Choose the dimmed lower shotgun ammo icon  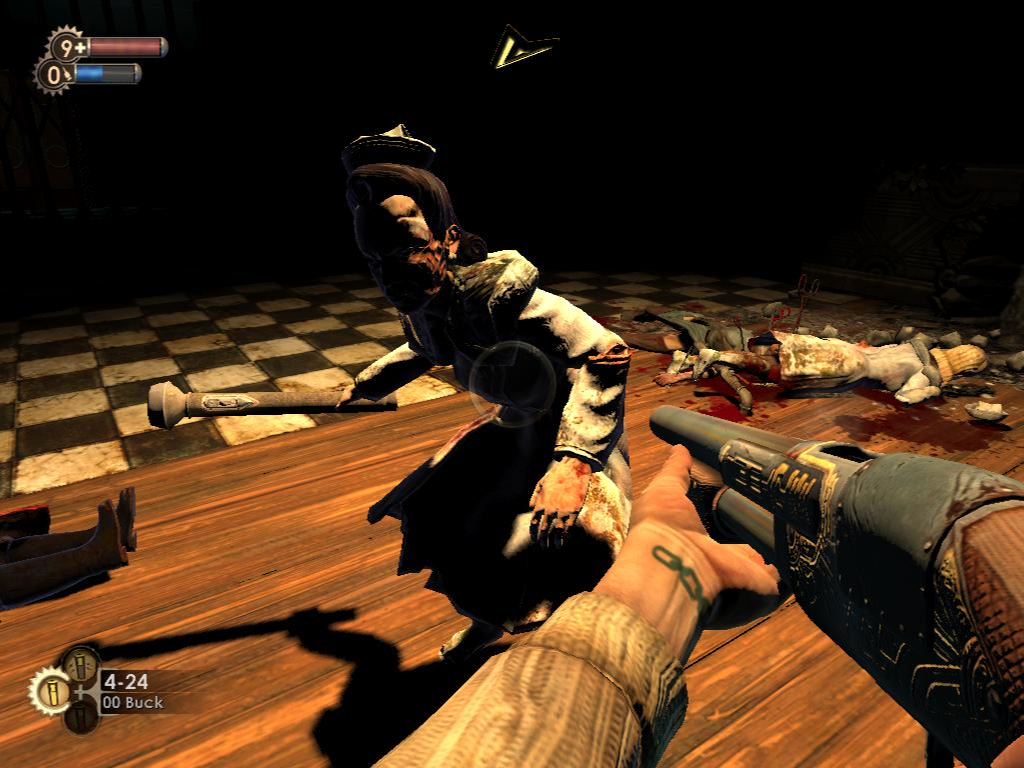click(82, 716)
